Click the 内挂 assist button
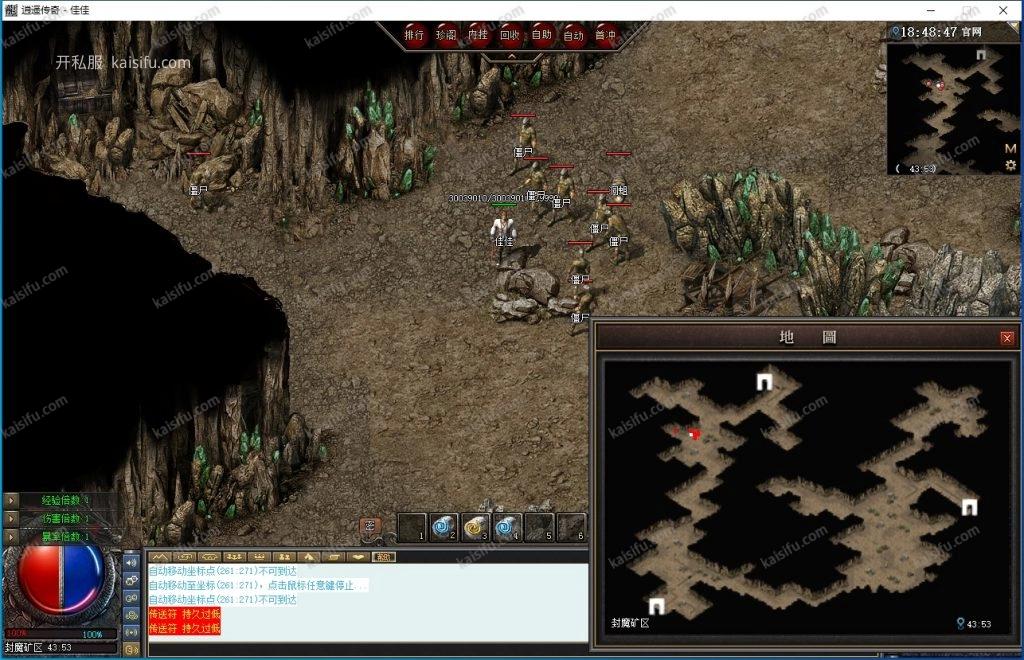This screenshot has width=1024, height=660. 479,35
